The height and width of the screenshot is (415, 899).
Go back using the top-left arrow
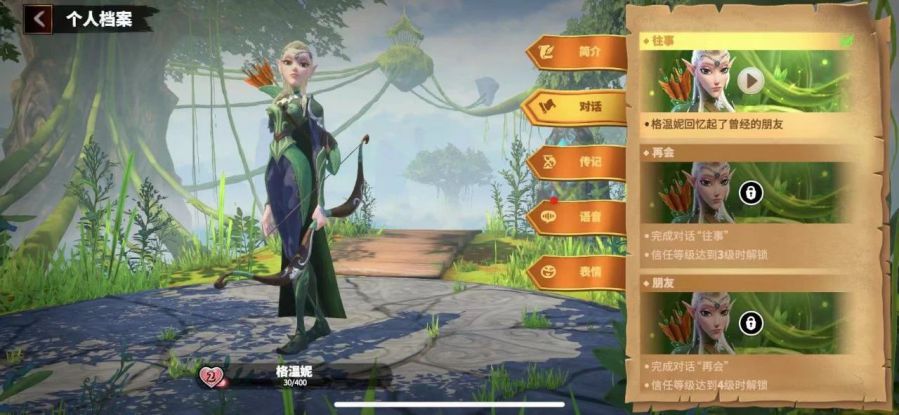[38, 18]
